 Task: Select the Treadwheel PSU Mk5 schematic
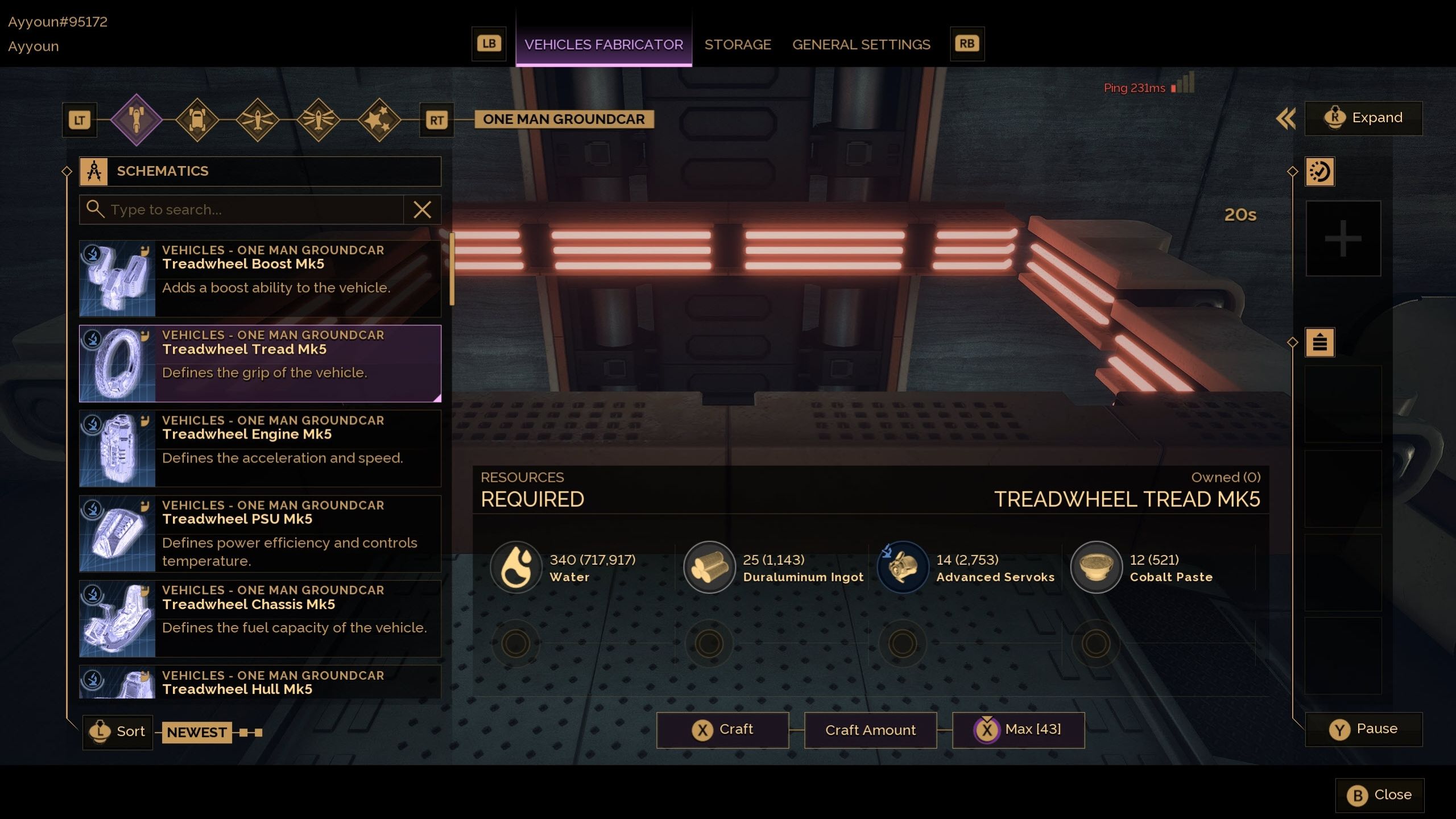260,533
